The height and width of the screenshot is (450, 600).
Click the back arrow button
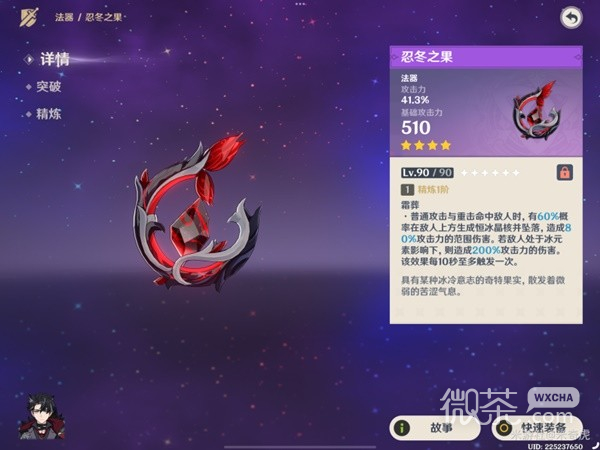click(x=571, y=17)
